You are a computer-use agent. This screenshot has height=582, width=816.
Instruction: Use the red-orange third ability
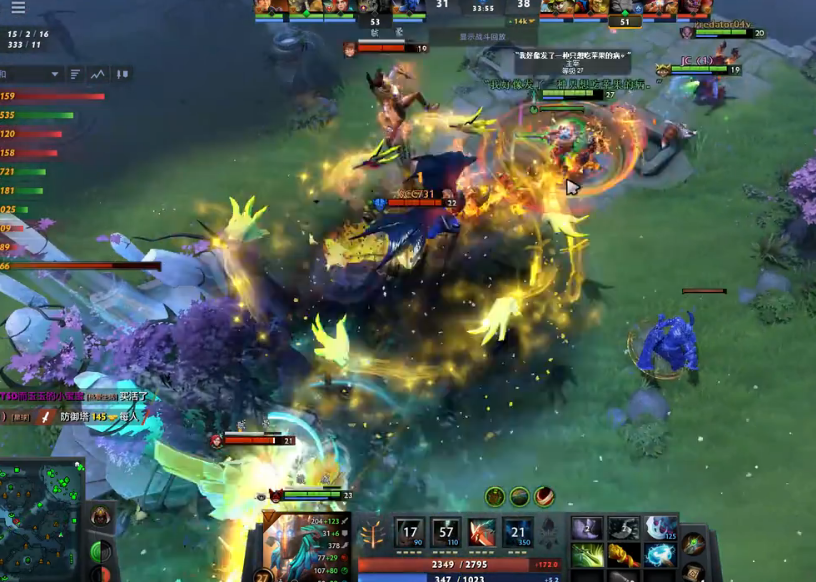(x=481, y=535)
